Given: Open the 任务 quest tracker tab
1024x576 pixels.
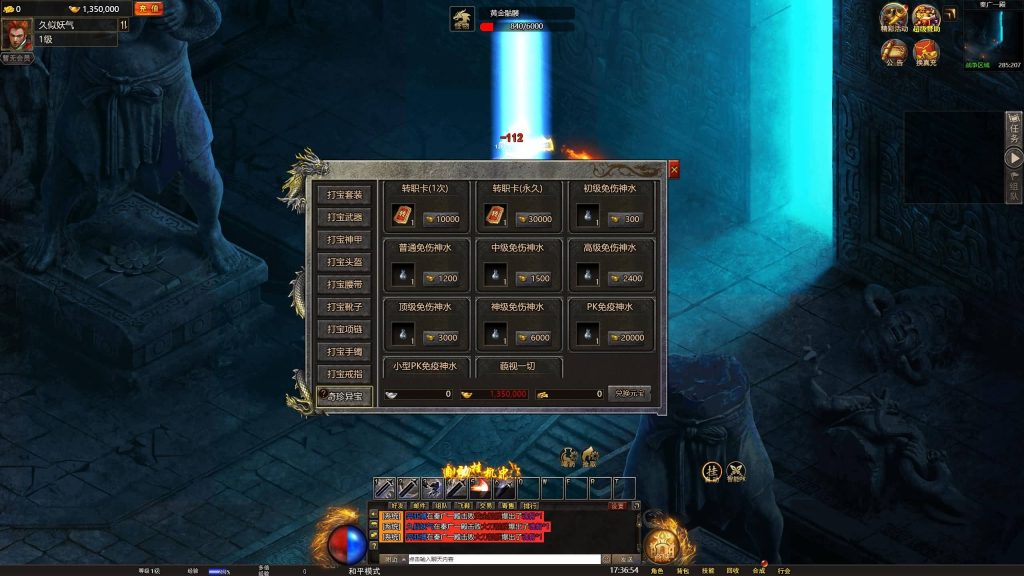Looking at the screenshot, I should pyautogui.click(x=1014, y=126).
